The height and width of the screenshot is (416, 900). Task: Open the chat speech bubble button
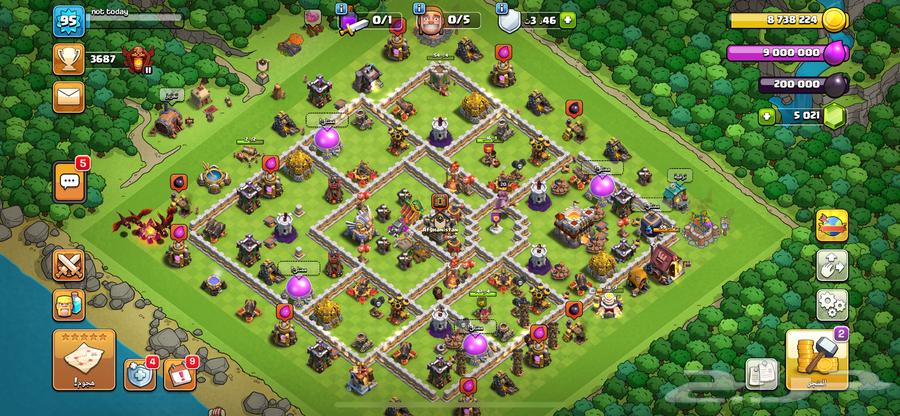point(69,180)
